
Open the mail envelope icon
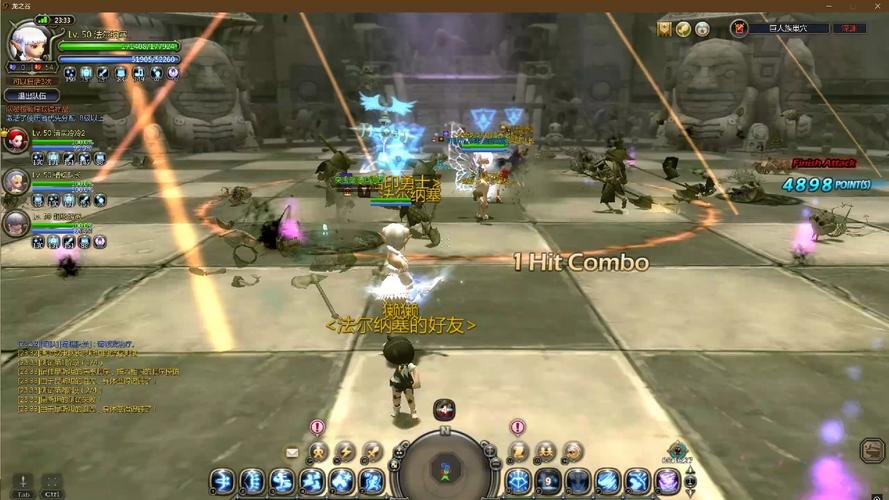coord(292,452)
